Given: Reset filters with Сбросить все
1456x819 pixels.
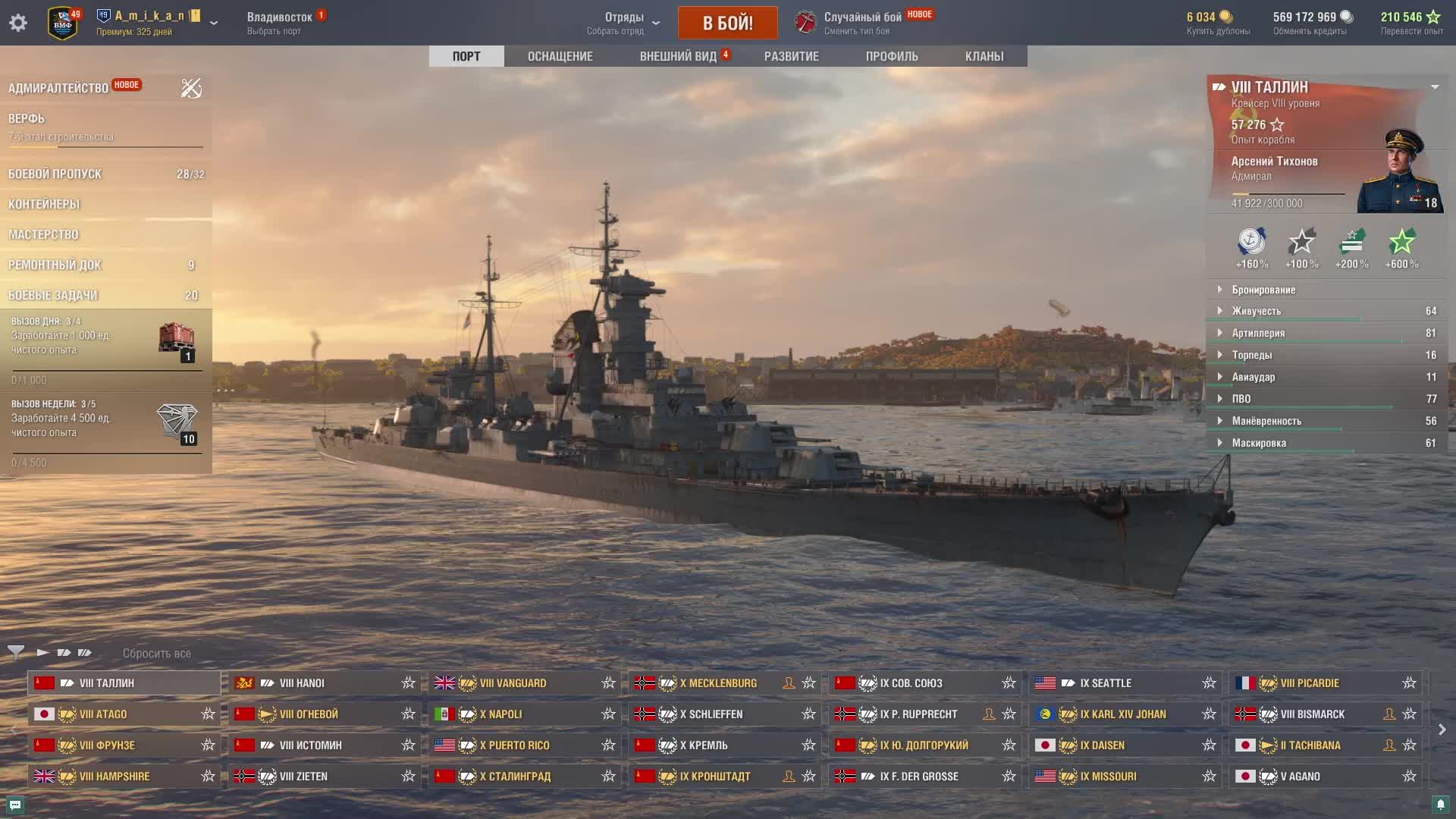Looking at the screenshot, I should [x=156, y=653].
